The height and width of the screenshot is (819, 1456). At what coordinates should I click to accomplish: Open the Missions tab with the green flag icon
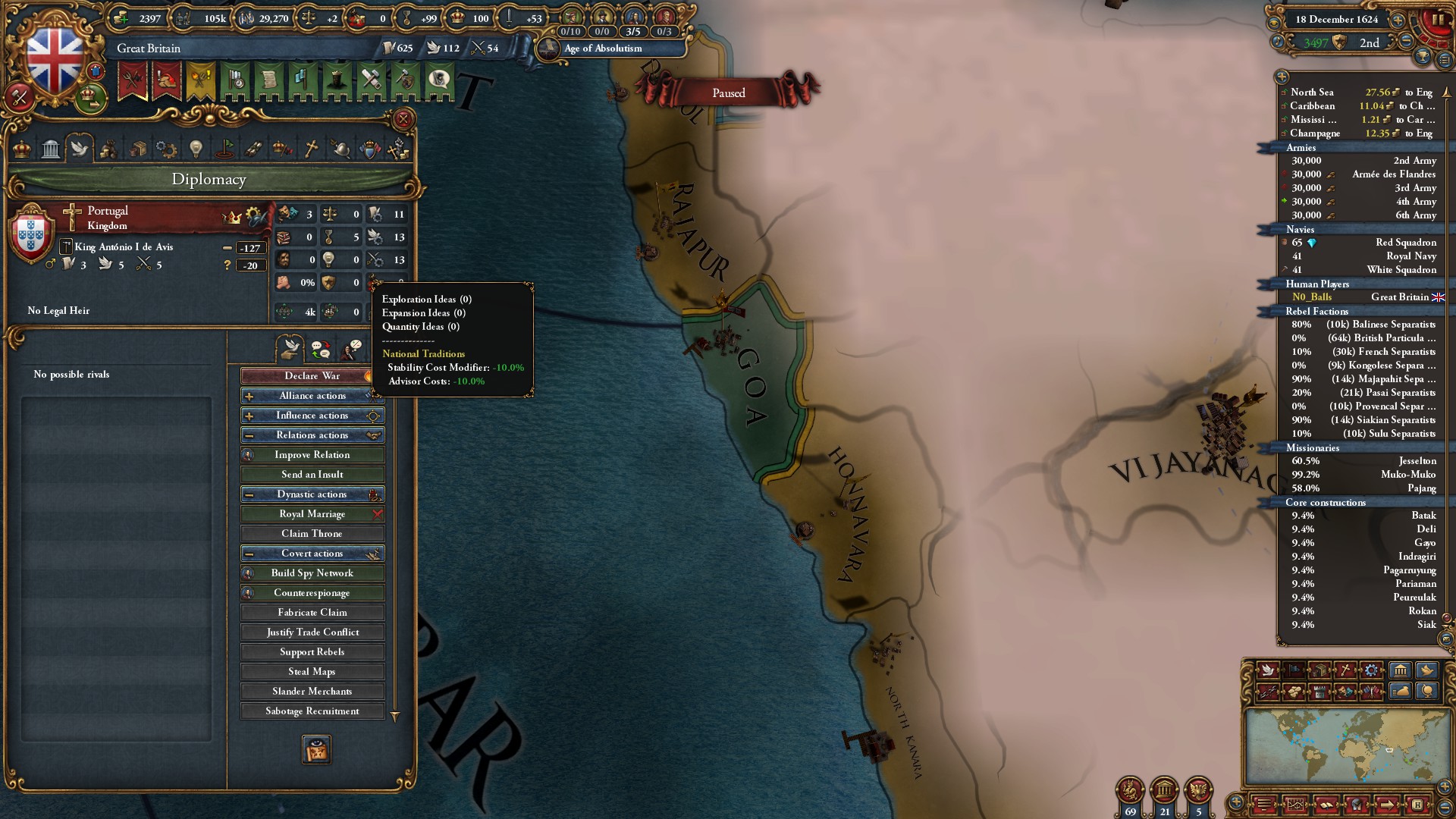[x=224, y=149]
